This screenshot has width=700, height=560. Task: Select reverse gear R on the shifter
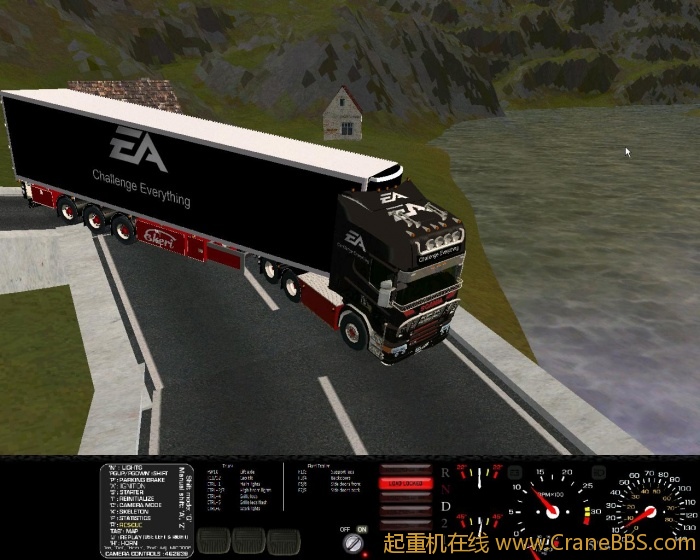[445, 471]
